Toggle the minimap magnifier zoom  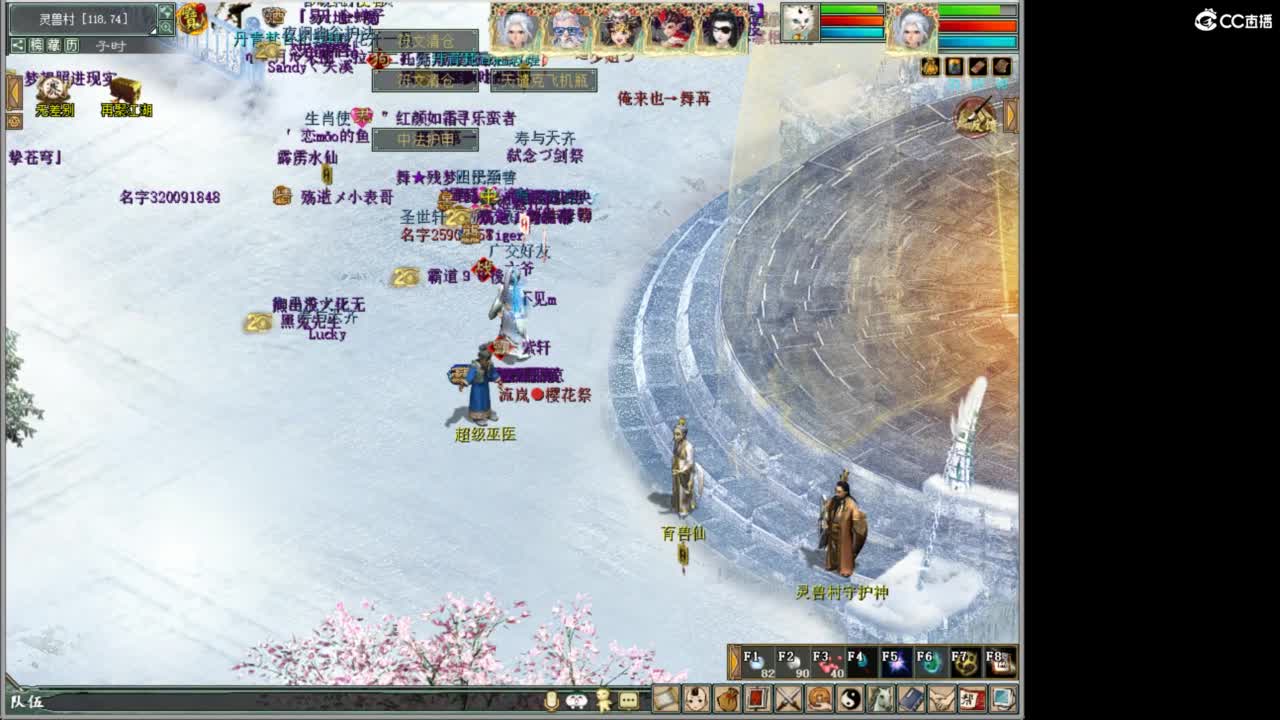coord(166,27)
